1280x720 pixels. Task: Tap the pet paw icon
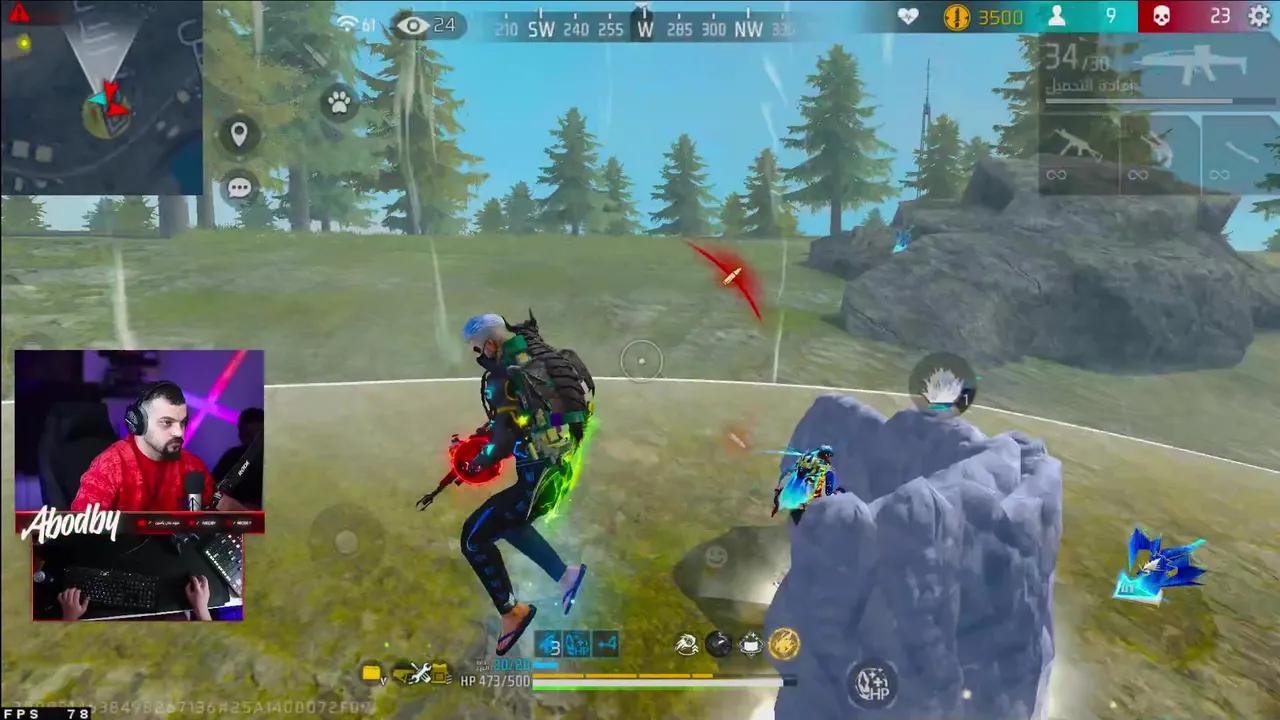pyautogui.click(x=339, y=104)
